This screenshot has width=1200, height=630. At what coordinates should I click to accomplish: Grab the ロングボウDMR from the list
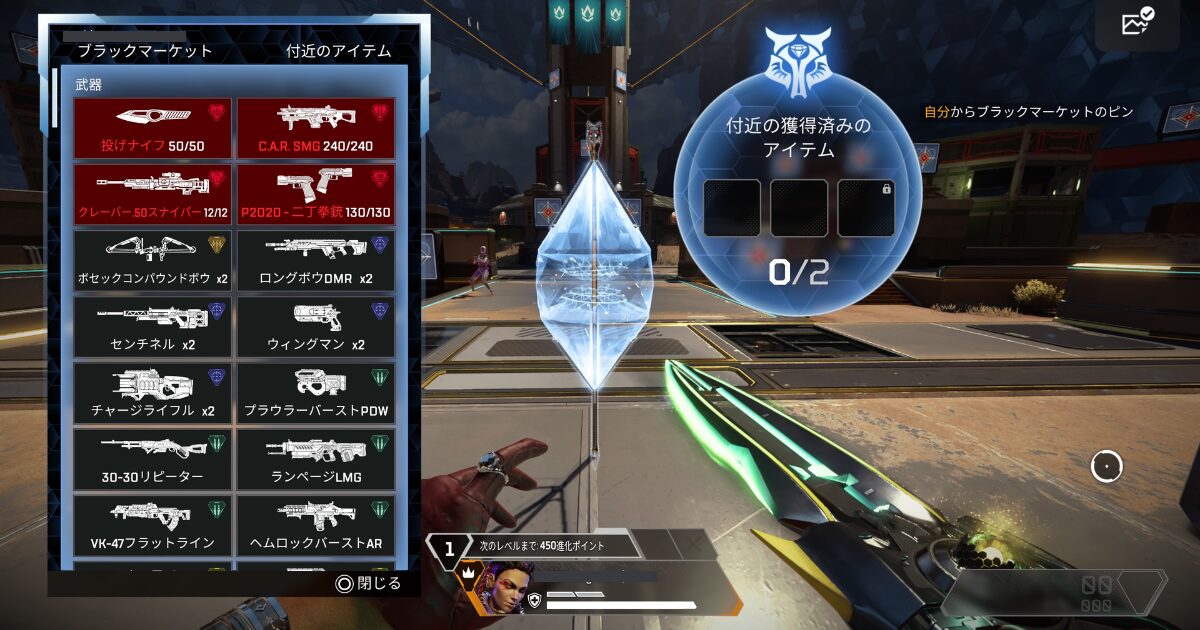click(x=316, y=260)
